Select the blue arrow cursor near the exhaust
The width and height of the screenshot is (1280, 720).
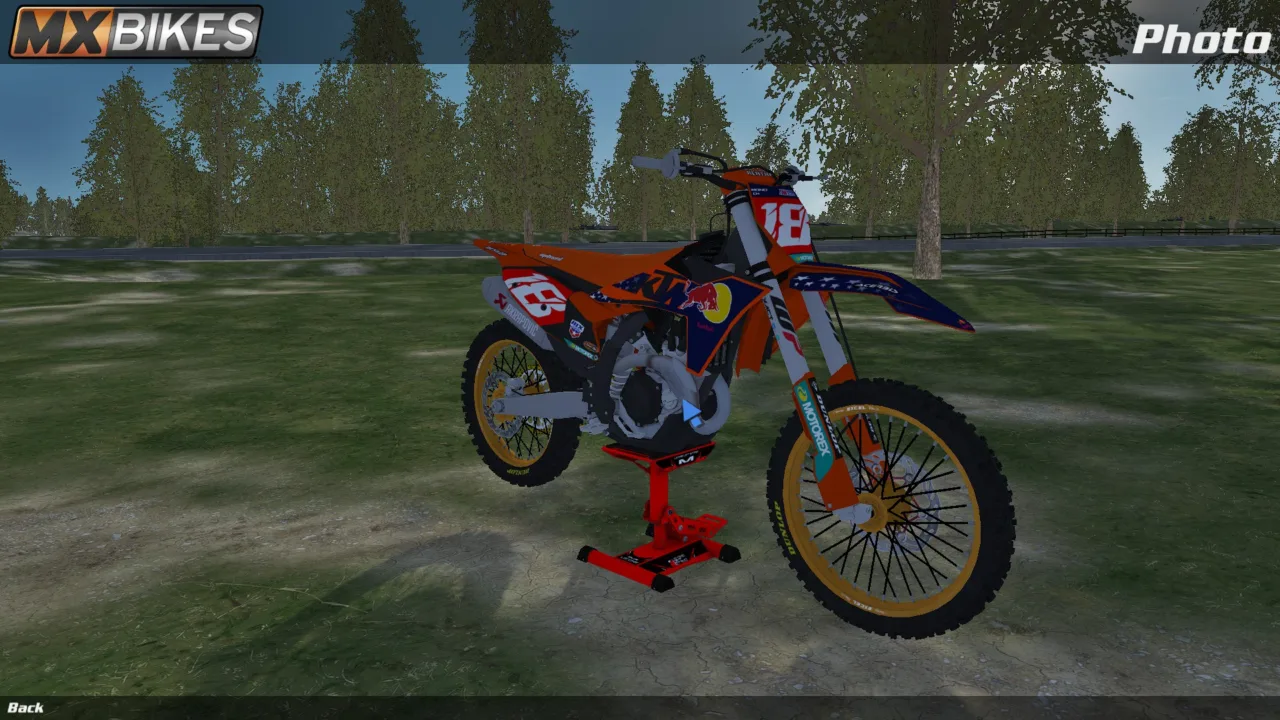click(x=691, y=410)
